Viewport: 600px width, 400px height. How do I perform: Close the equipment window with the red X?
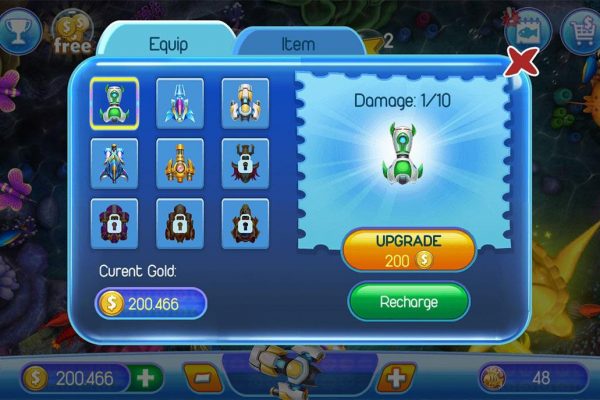521,64
